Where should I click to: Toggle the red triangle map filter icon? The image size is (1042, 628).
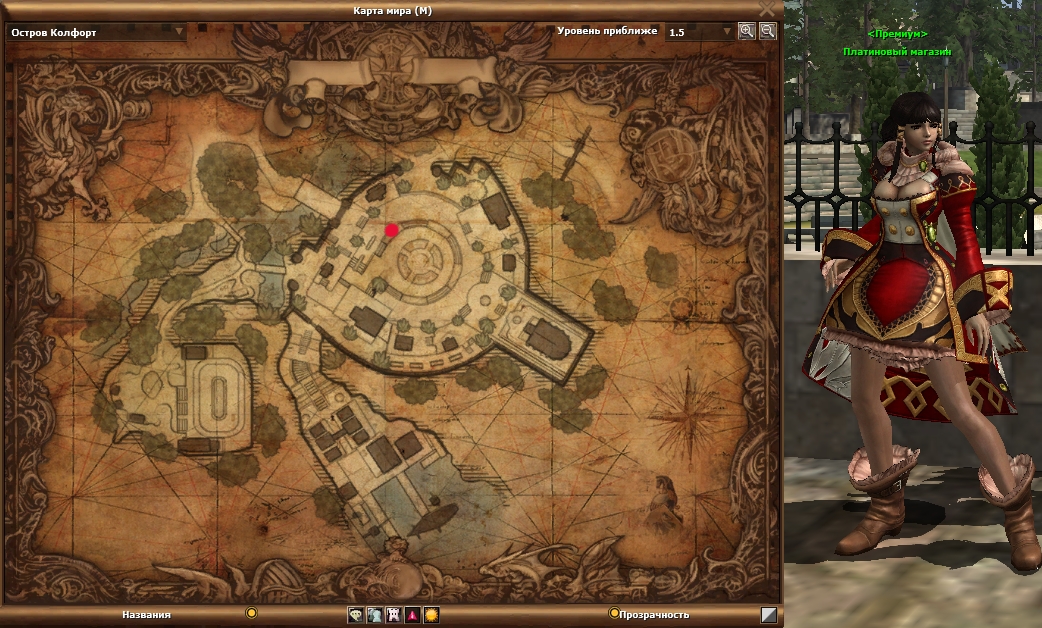[412, 615]
